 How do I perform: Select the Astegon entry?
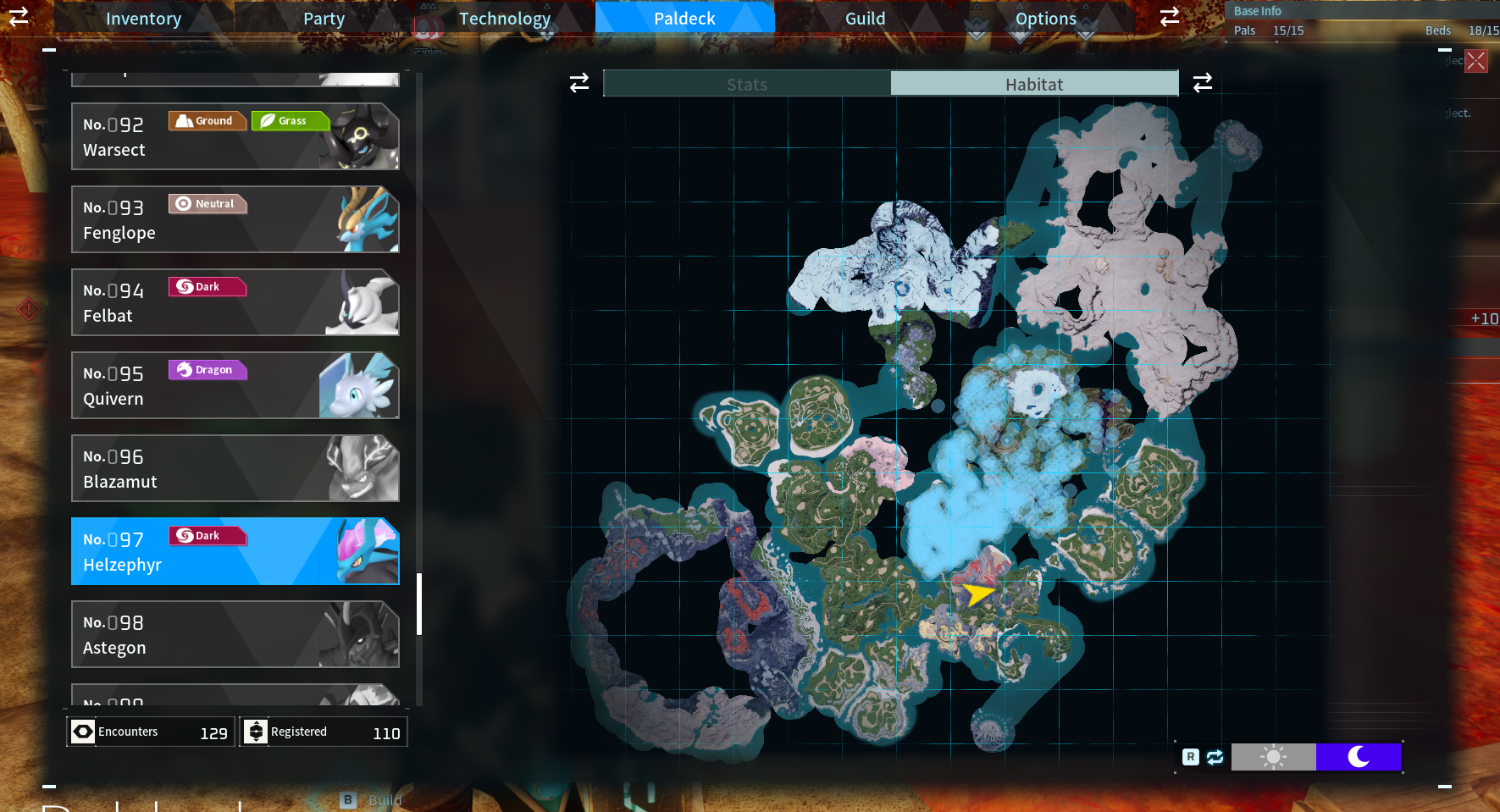coord(235,634)
